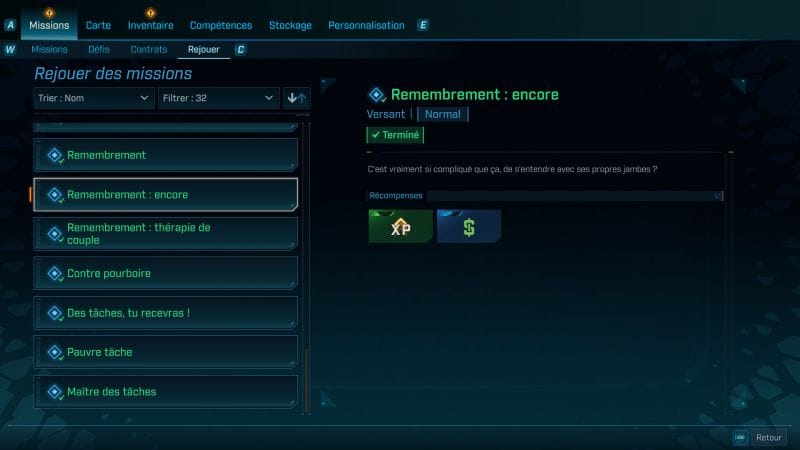Screen dimensions: 800x450
Task: Show the Missions sub-tab
Action: click(49, 49)
